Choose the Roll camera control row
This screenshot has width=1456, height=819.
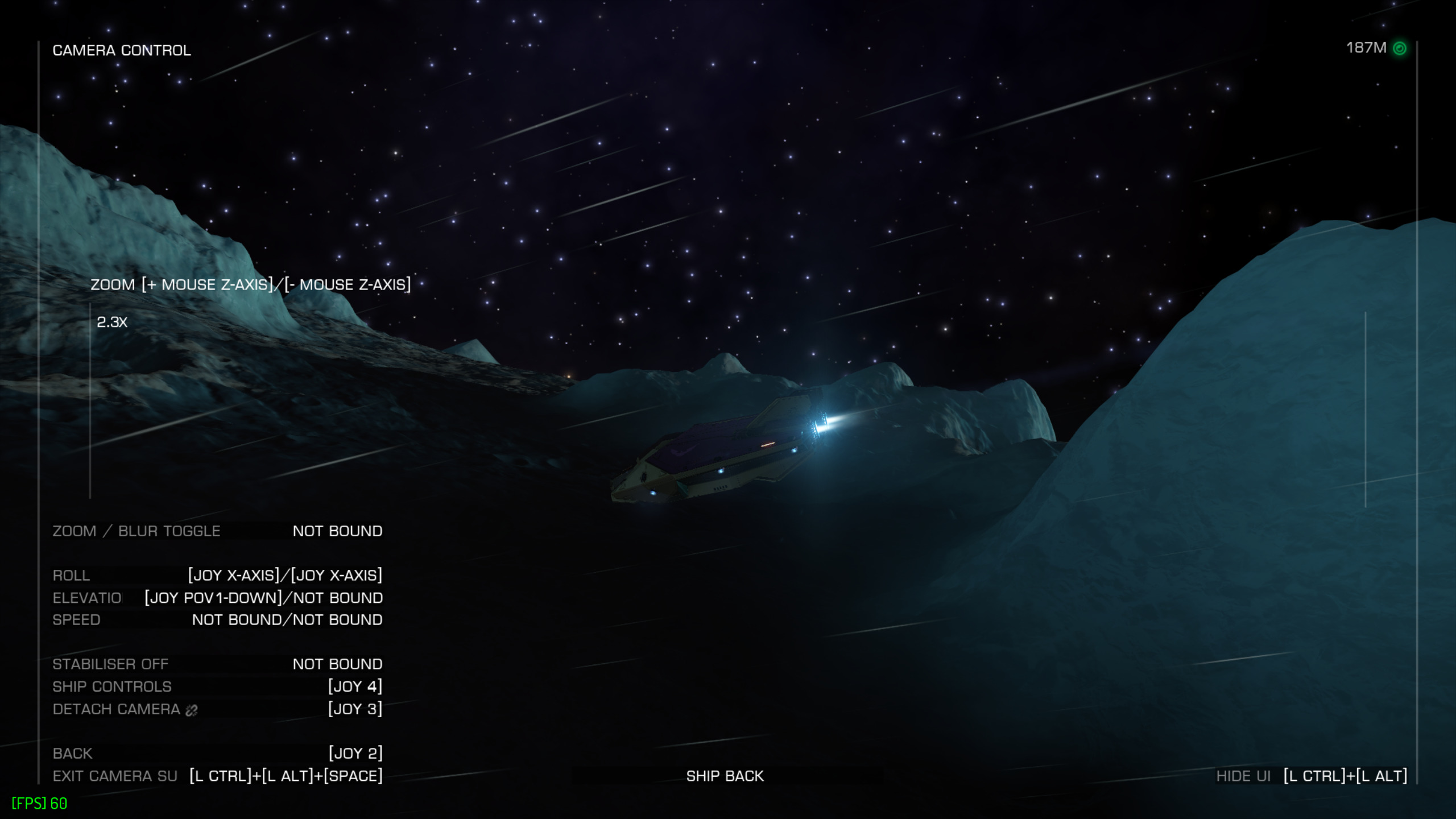[217, 575]
